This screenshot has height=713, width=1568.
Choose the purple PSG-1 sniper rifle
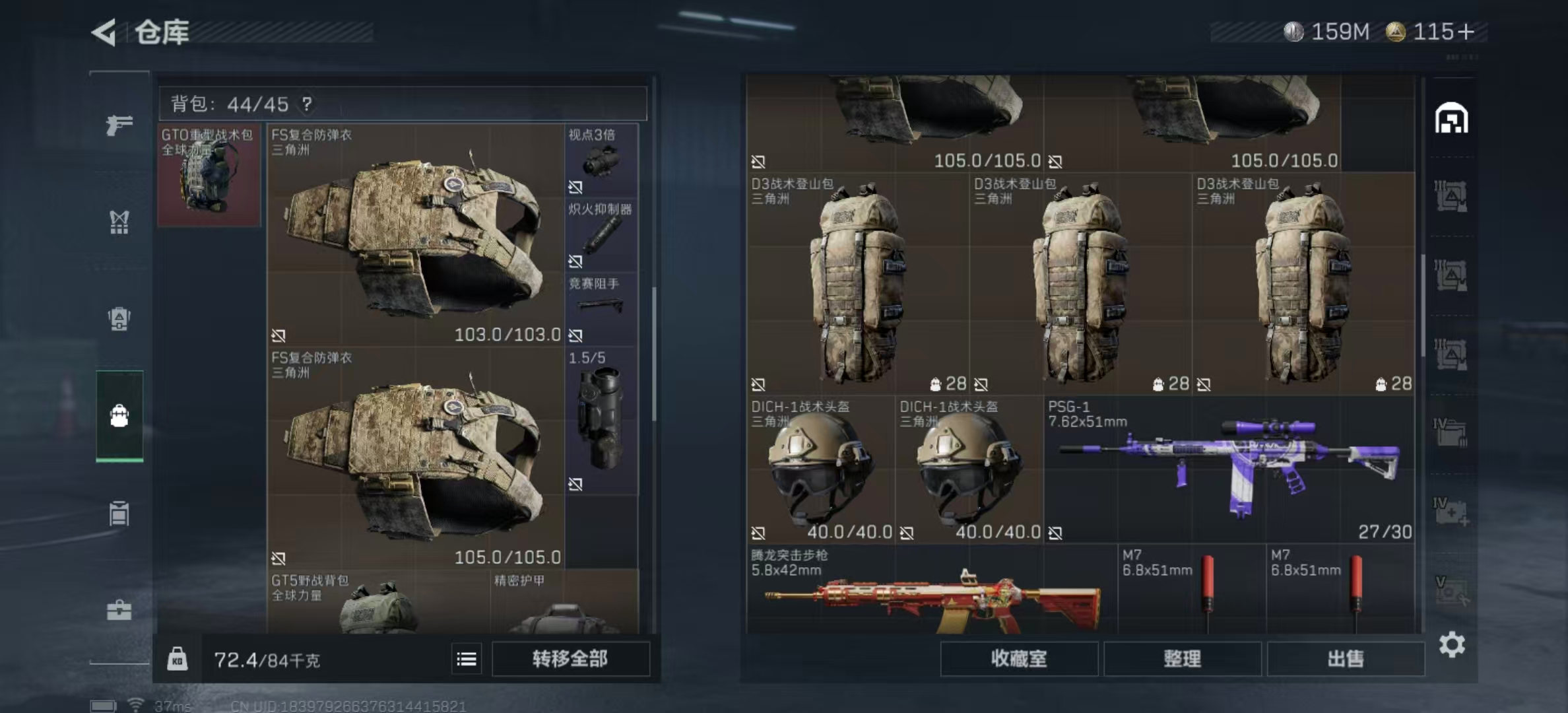1227,469
